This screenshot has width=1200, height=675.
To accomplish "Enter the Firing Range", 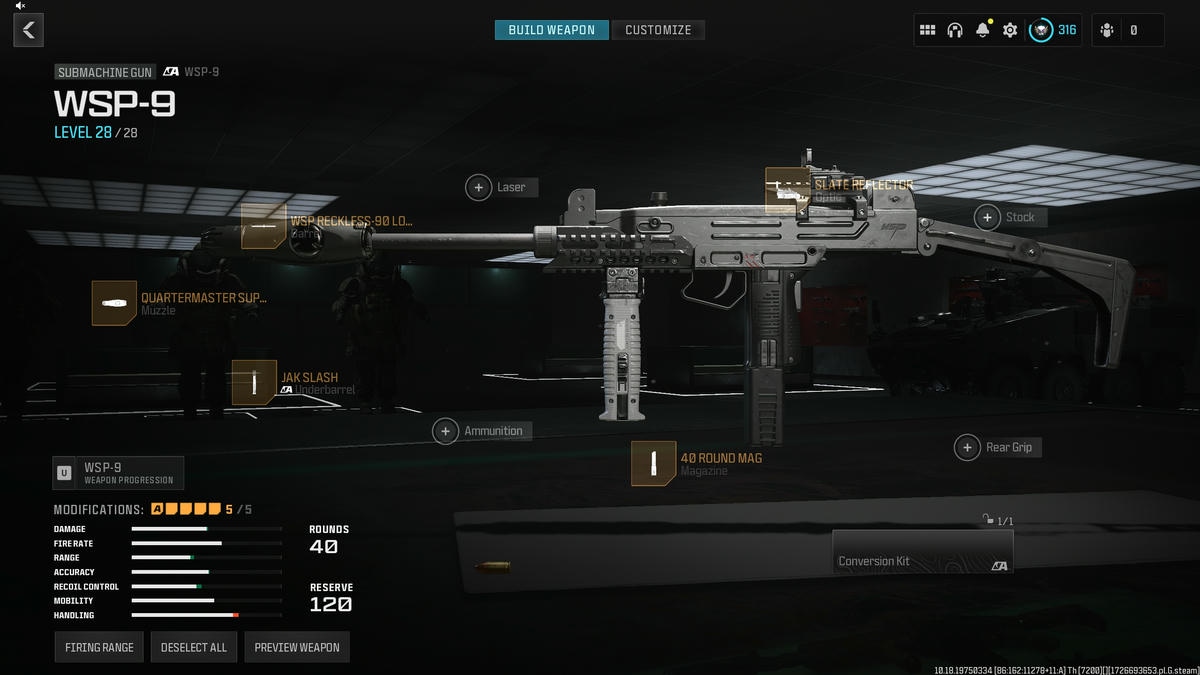I will click(x=99, y=647).
